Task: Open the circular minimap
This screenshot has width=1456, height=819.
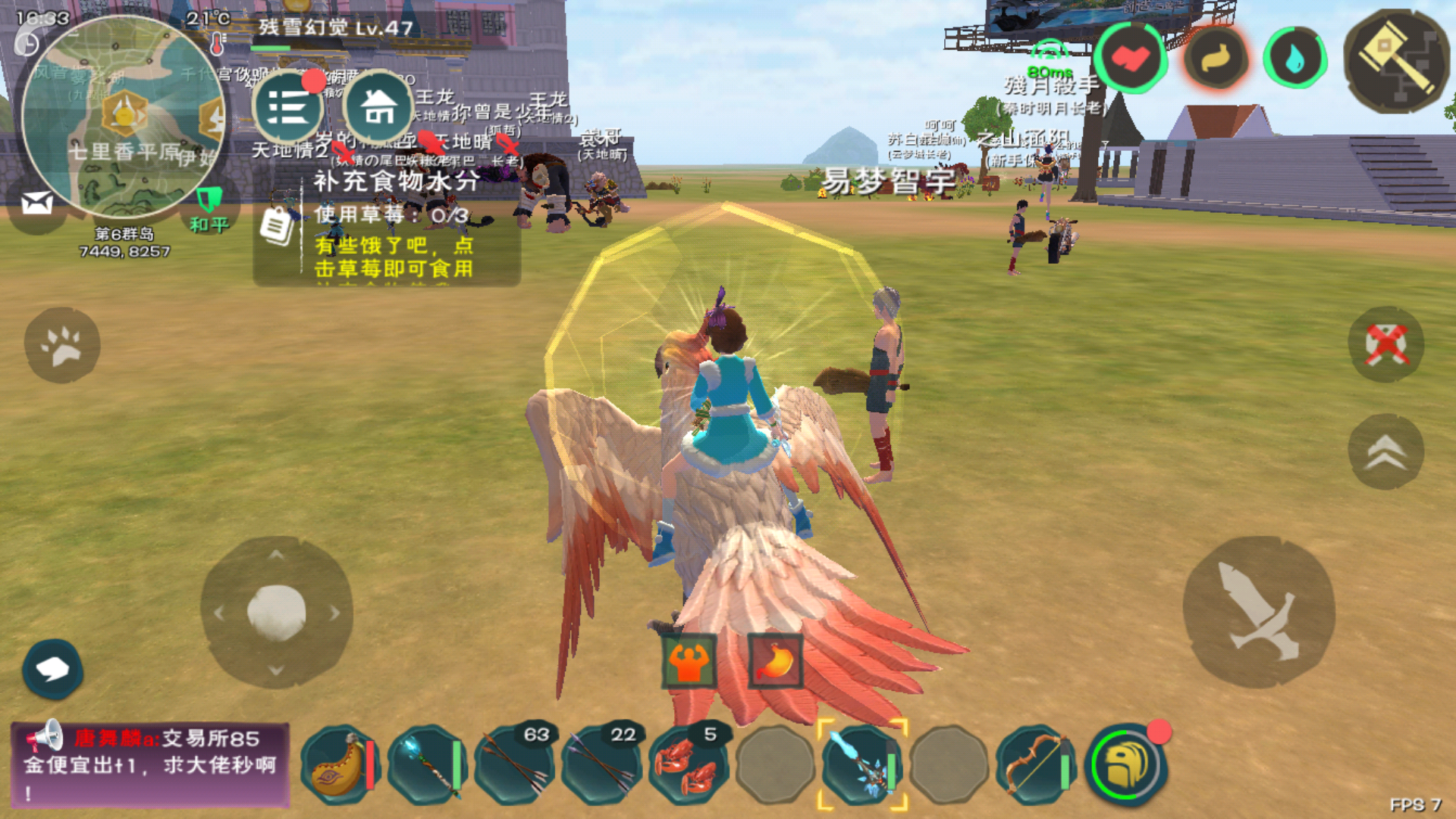Action: [x=123, y=118]
